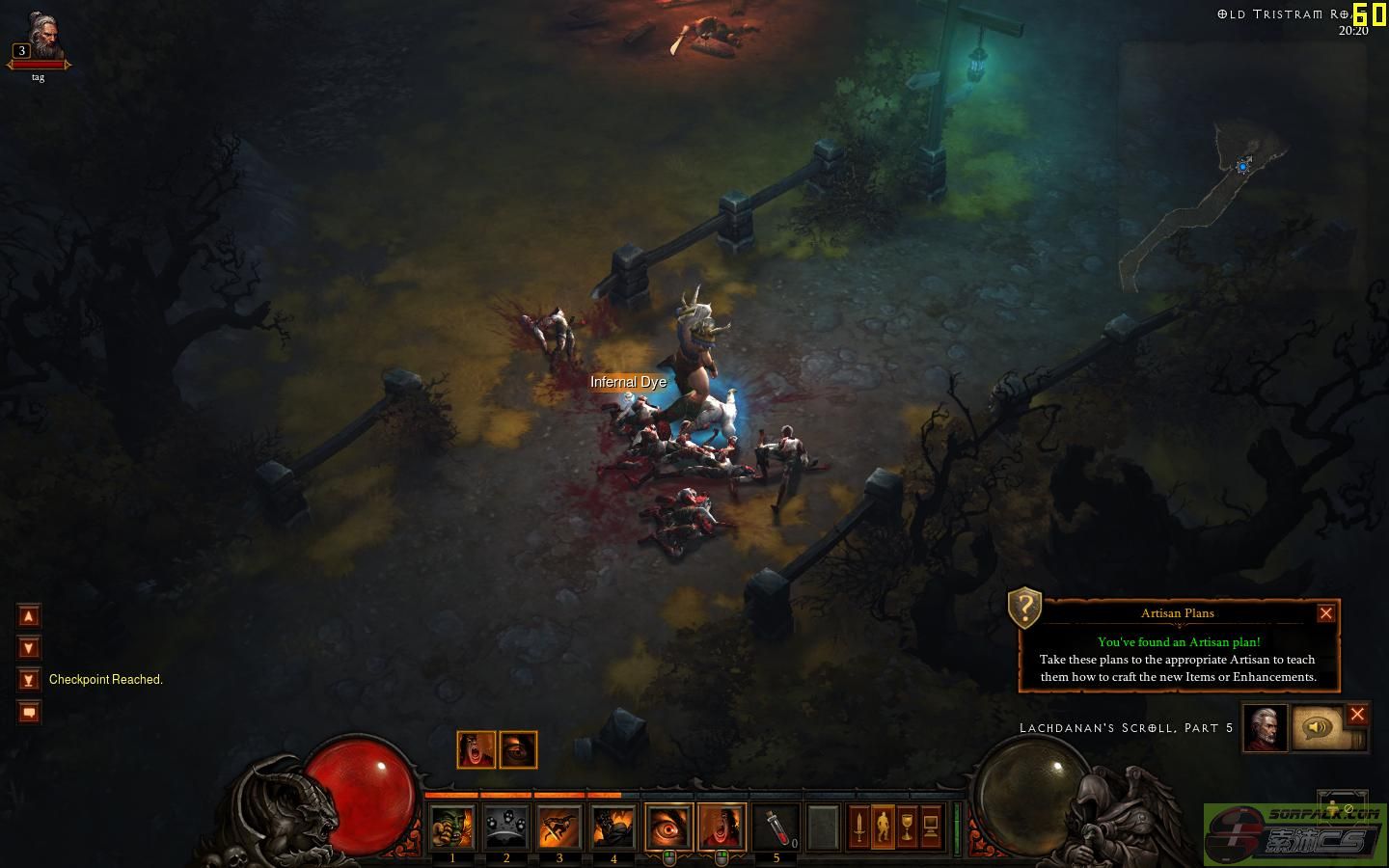Open the goblet icon menu button
This screenshot has height=868, width=1389.
[907, 827]
